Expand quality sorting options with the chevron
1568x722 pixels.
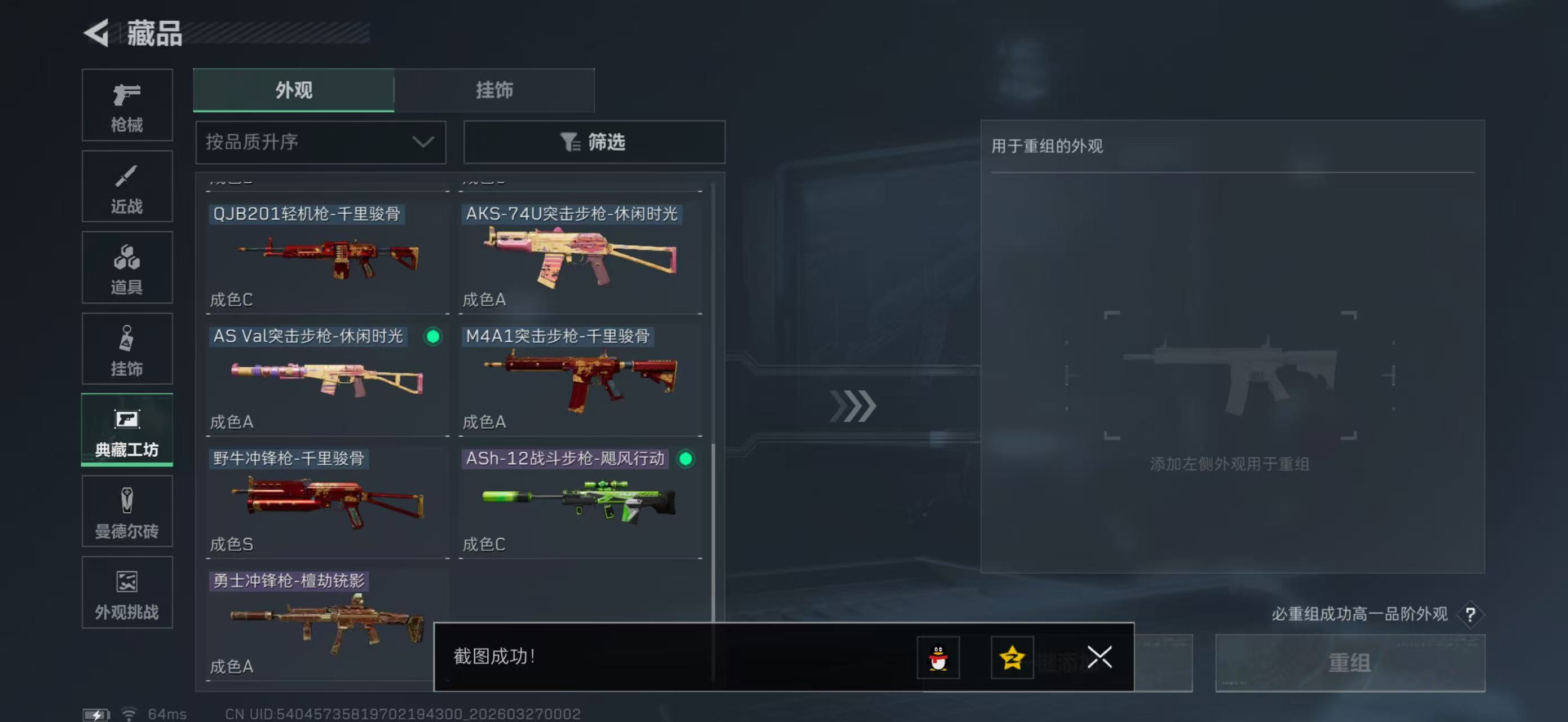[x=423, y=142]
